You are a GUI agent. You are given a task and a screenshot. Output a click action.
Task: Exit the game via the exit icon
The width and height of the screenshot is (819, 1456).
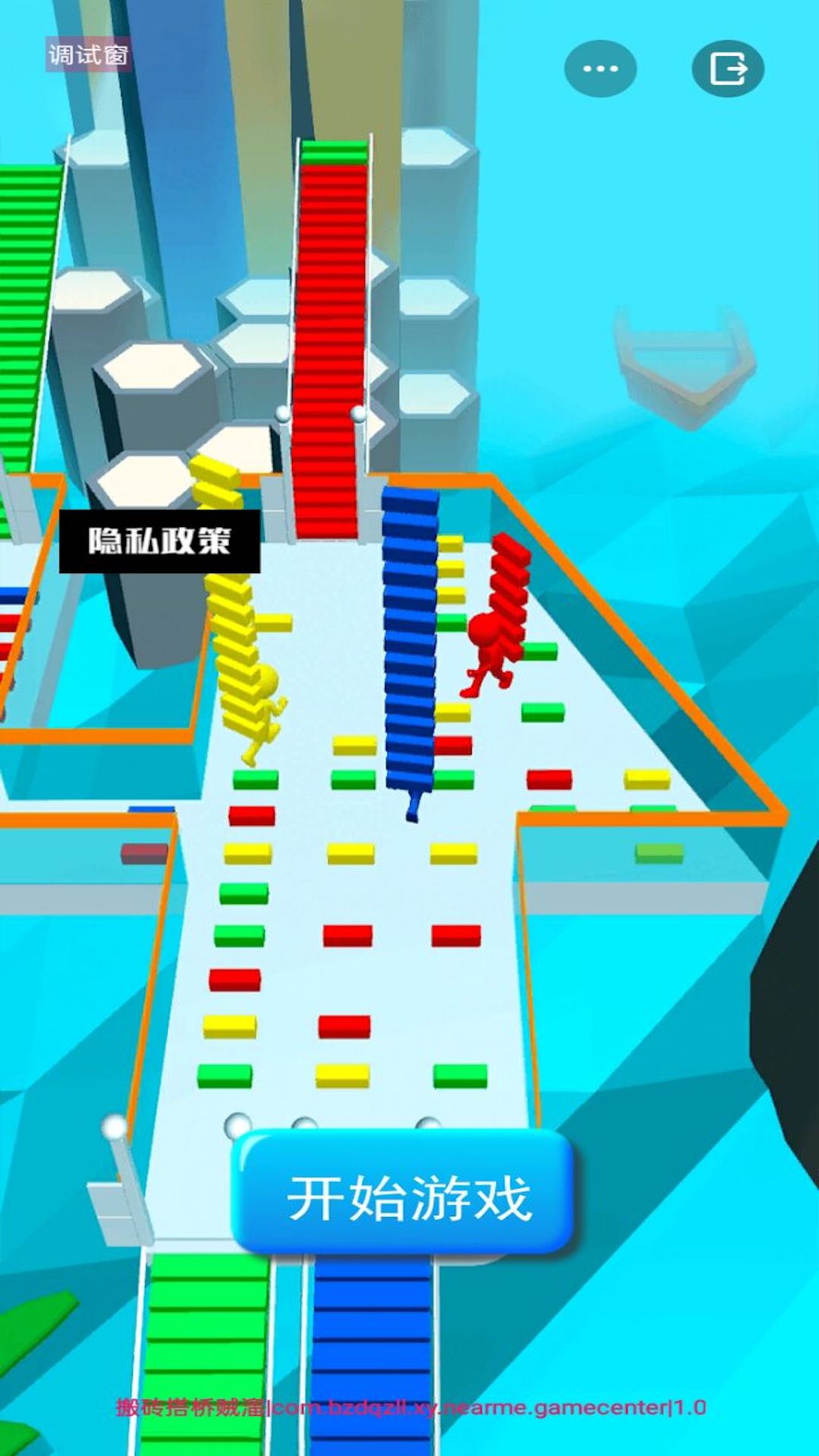[727, 69]
